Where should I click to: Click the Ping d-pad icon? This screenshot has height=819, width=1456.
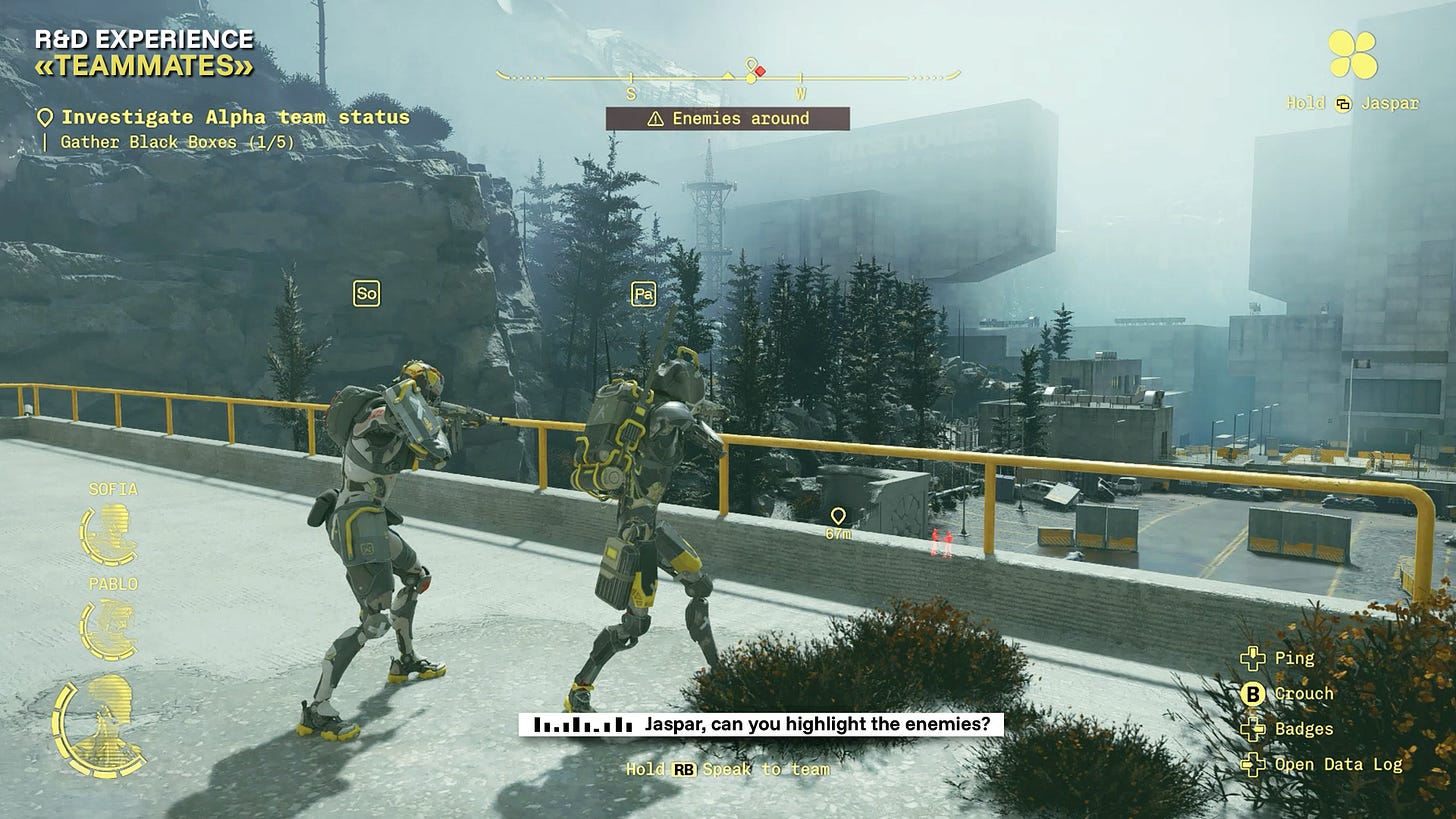tap(1254, 659)
